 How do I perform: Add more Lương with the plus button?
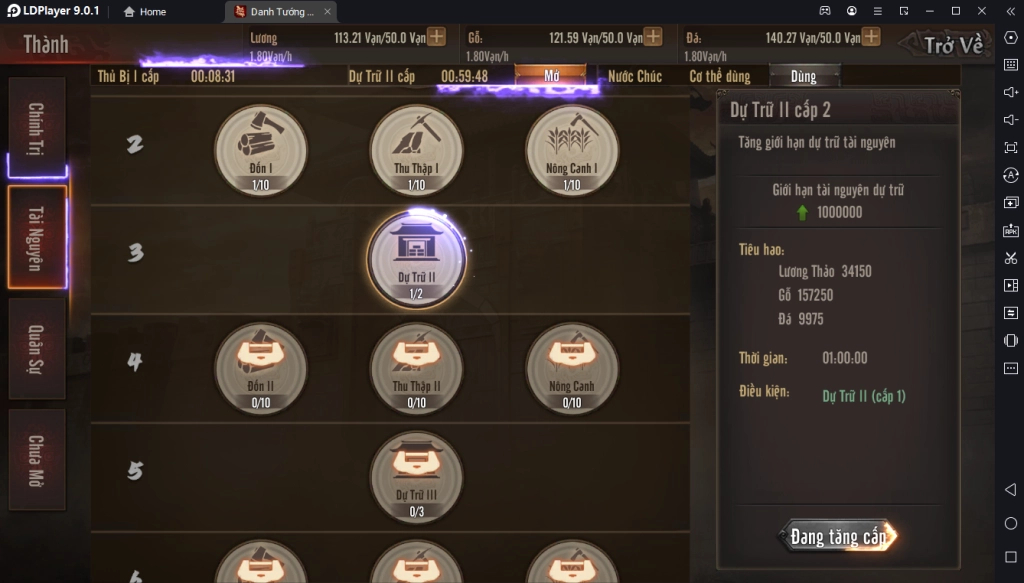pyautogui.click(x=436, y=37)
